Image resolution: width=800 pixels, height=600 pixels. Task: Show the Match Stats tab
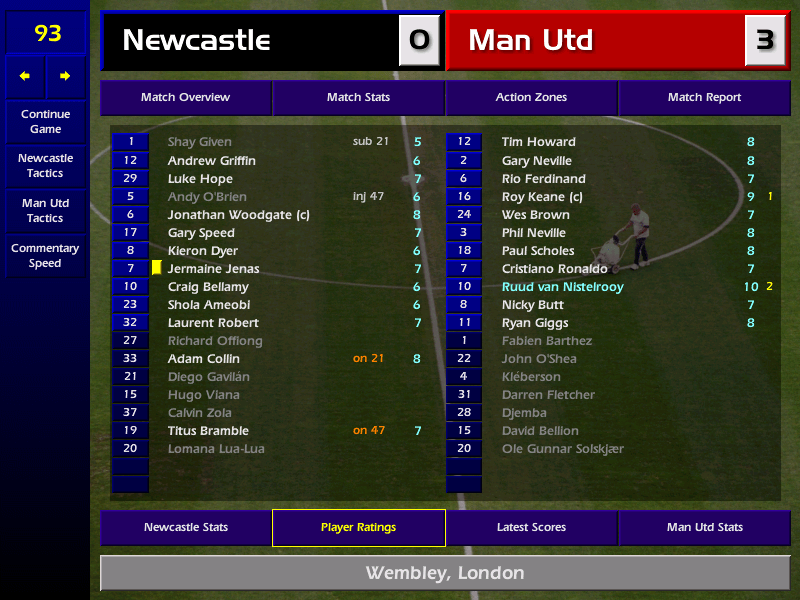pos(358,98)
